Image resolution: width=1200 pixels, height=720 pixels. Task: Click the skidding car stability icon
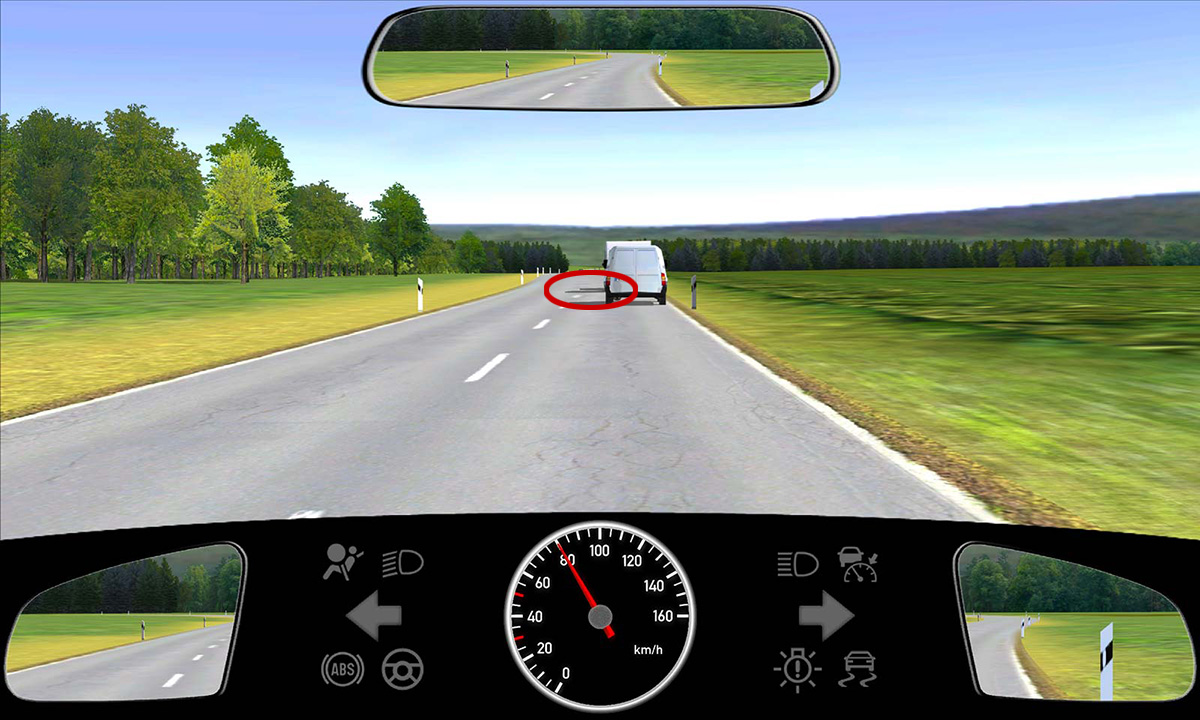(858, 668)
